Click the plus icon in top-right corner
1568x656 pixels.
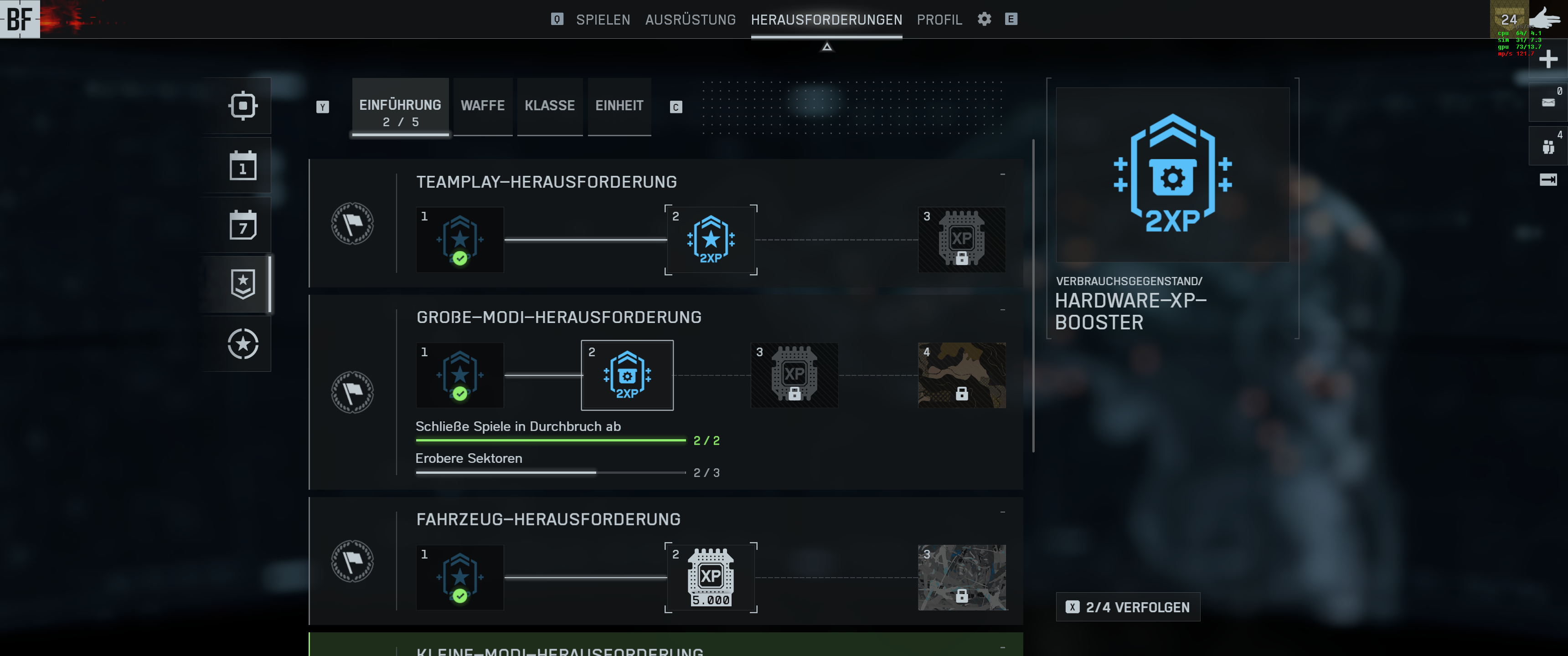coord(1548,59)
